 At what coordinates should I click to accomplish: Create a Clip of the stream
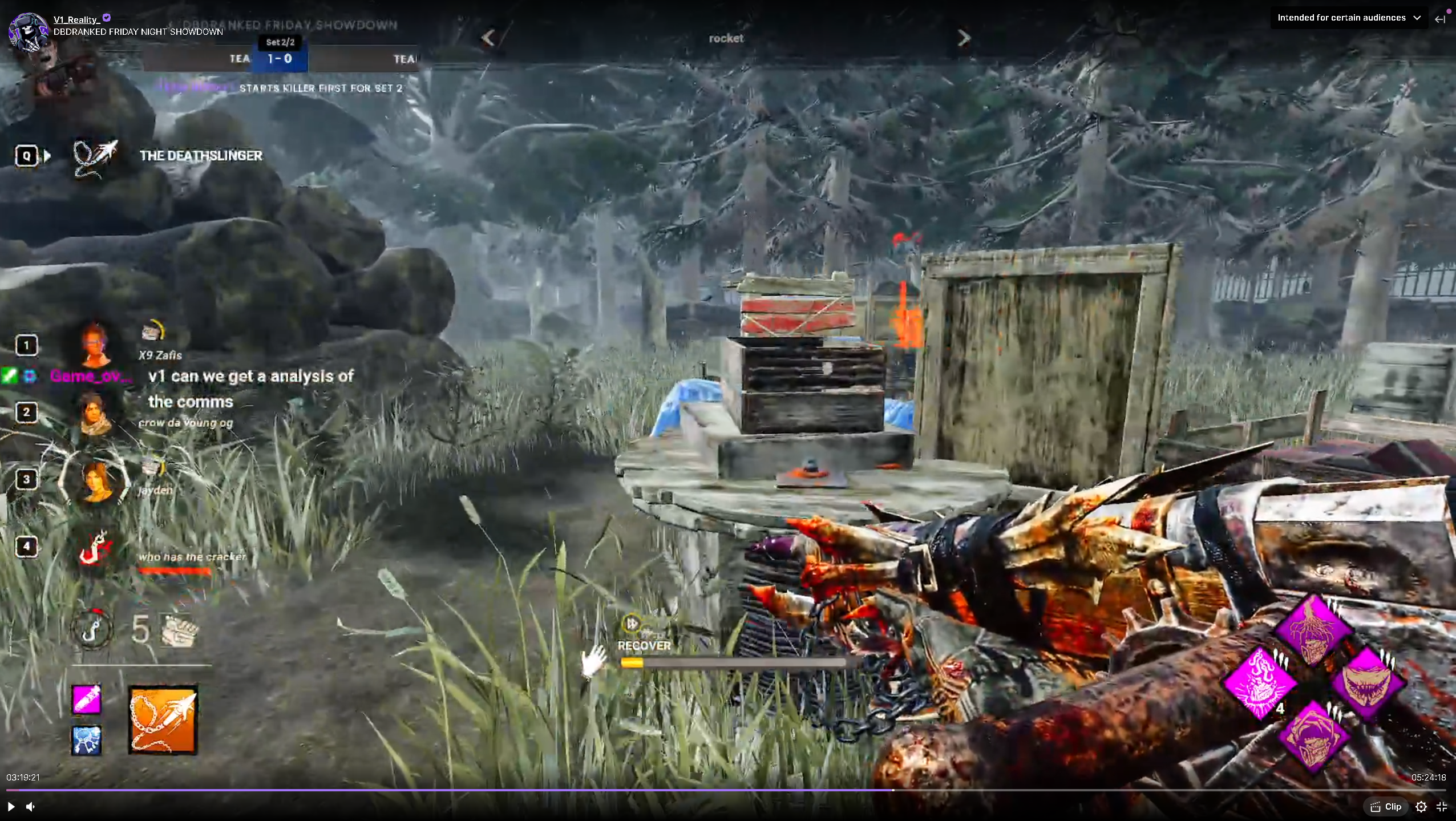(1386, 807)
